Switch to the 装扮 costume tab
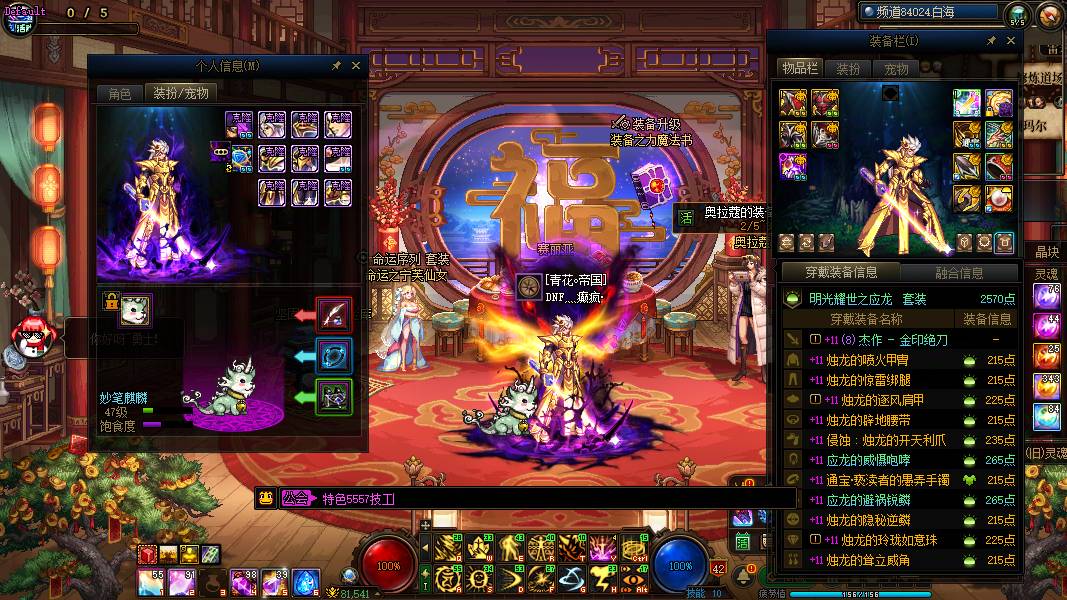The width and height of the screenshot is (1067, 600). (848, 68)
